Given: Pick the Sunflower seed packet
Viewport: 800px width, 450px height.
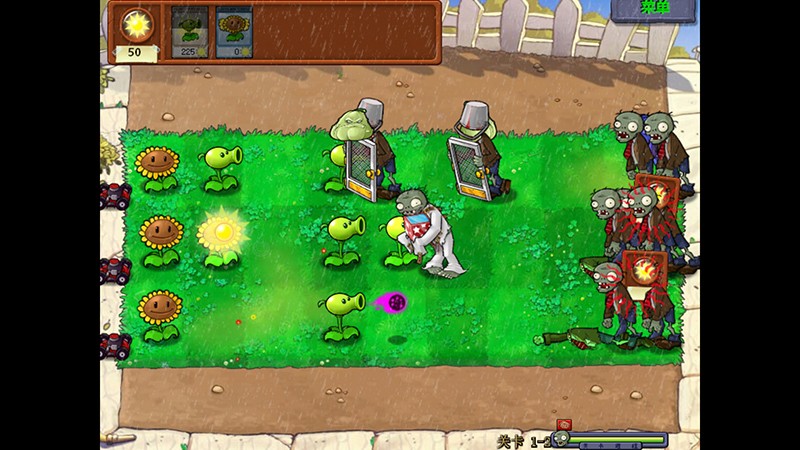Looking at the screenshot, I should [x=234, y=32].
